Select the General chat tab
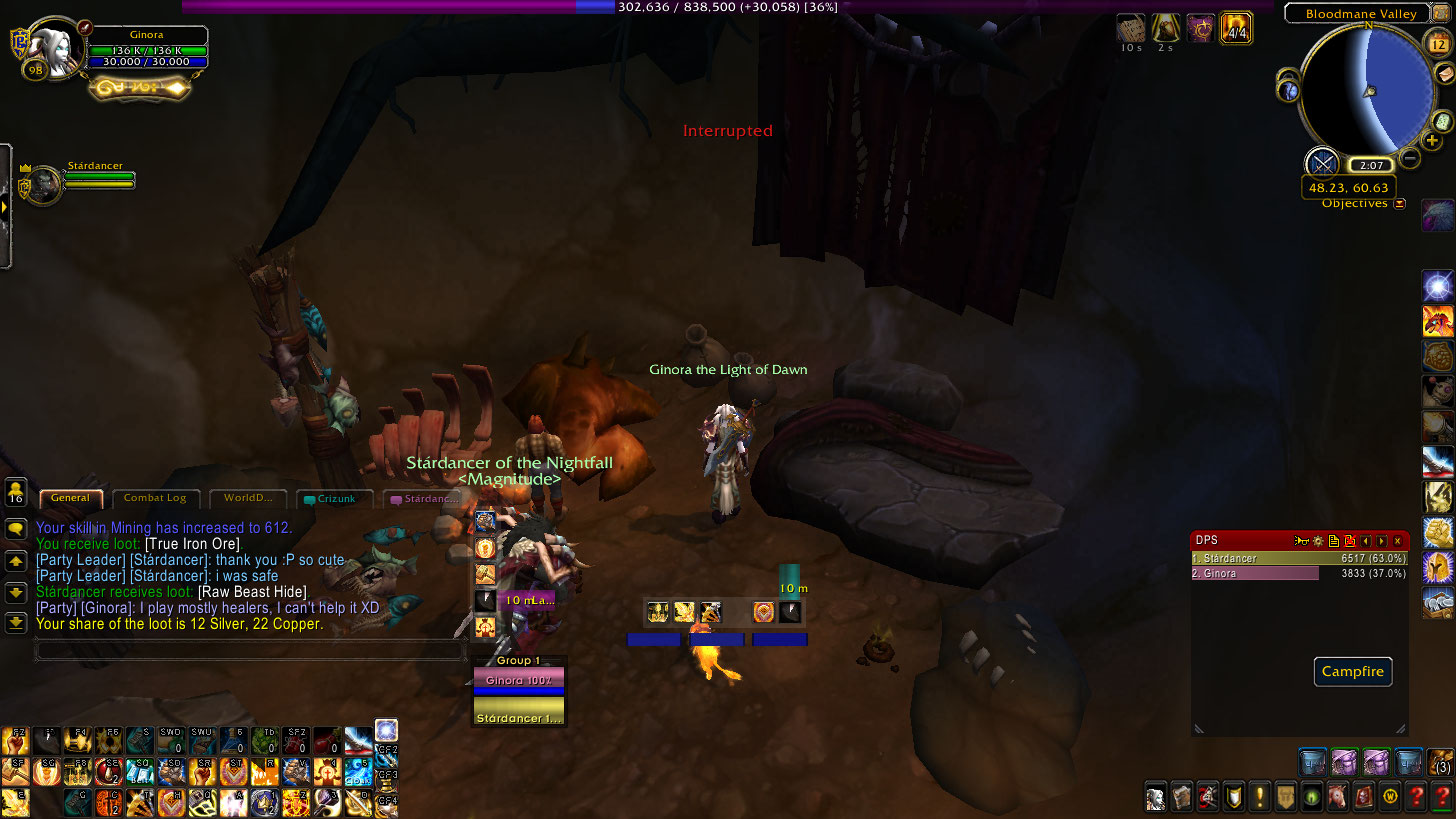1456x819 pixels. pyautogui.click(x=70, y=498)
